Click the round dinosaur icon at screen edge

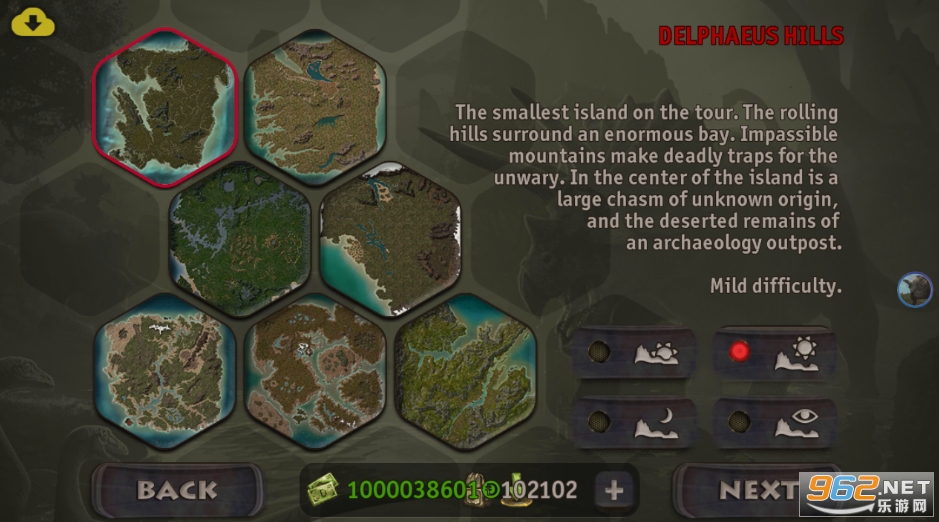(914, 290)
